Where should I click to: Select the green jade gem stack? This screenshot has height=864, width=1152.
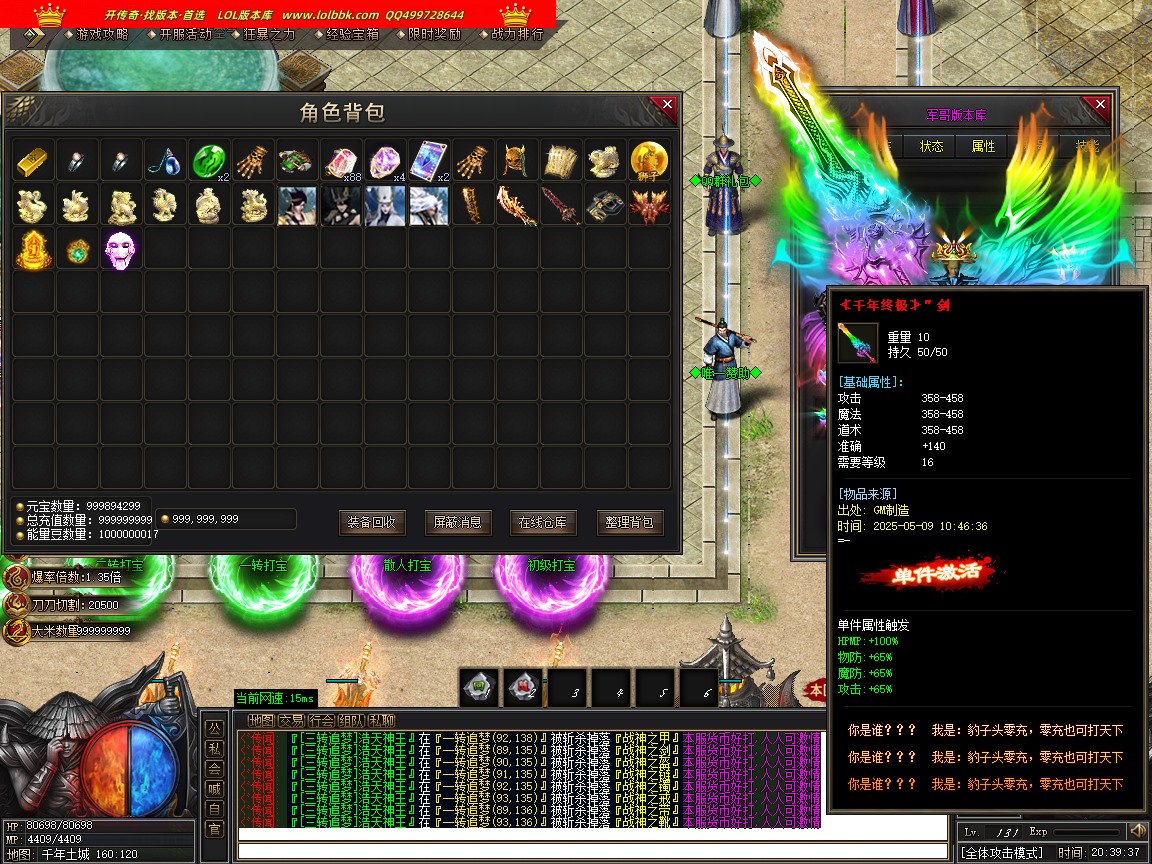coord(208,161)
